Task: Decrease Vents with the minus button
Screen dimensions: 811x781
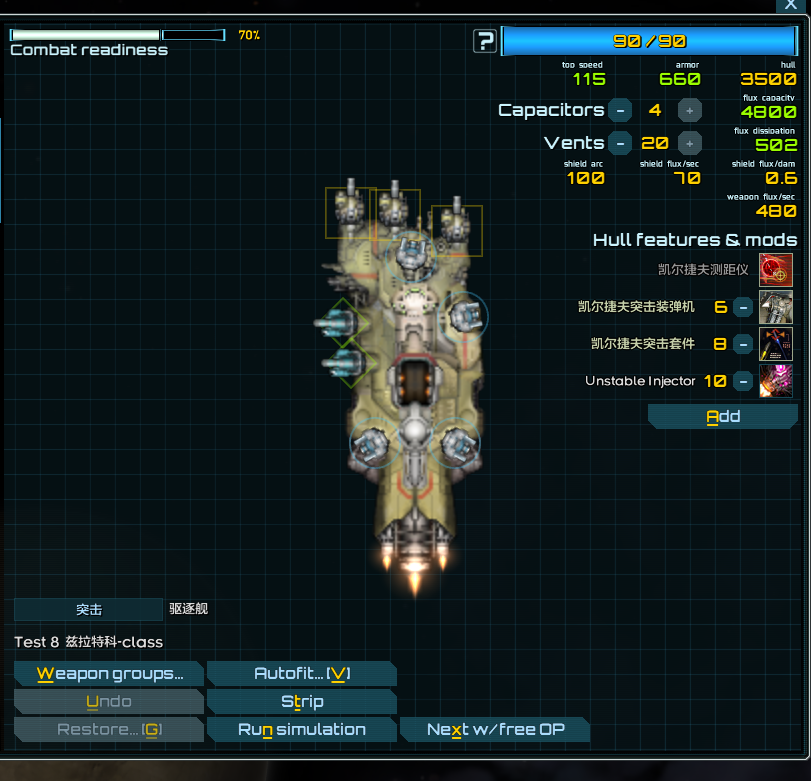Action: point(620,143)
